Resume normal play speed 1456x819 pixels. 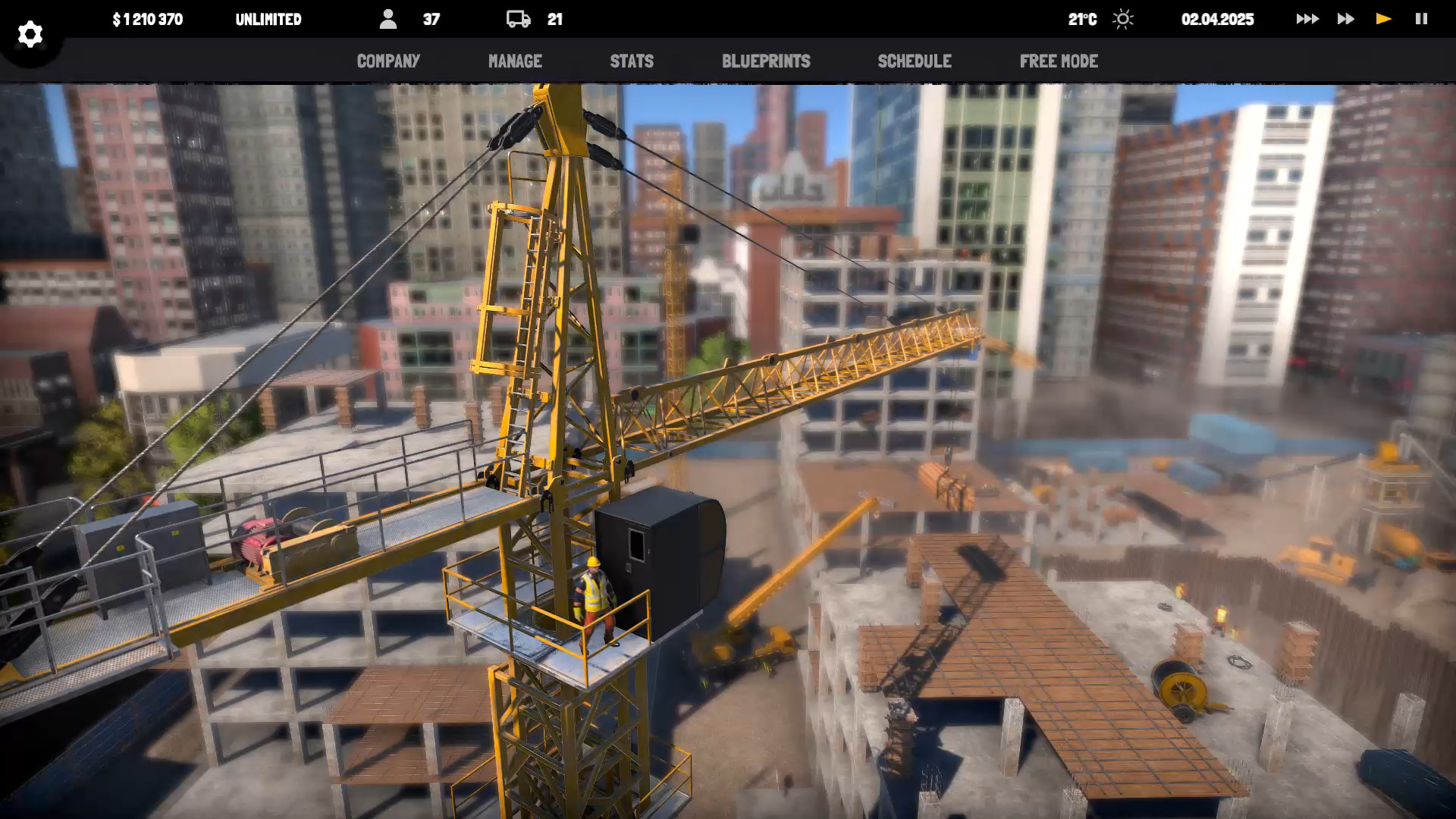pos(1383,19)
